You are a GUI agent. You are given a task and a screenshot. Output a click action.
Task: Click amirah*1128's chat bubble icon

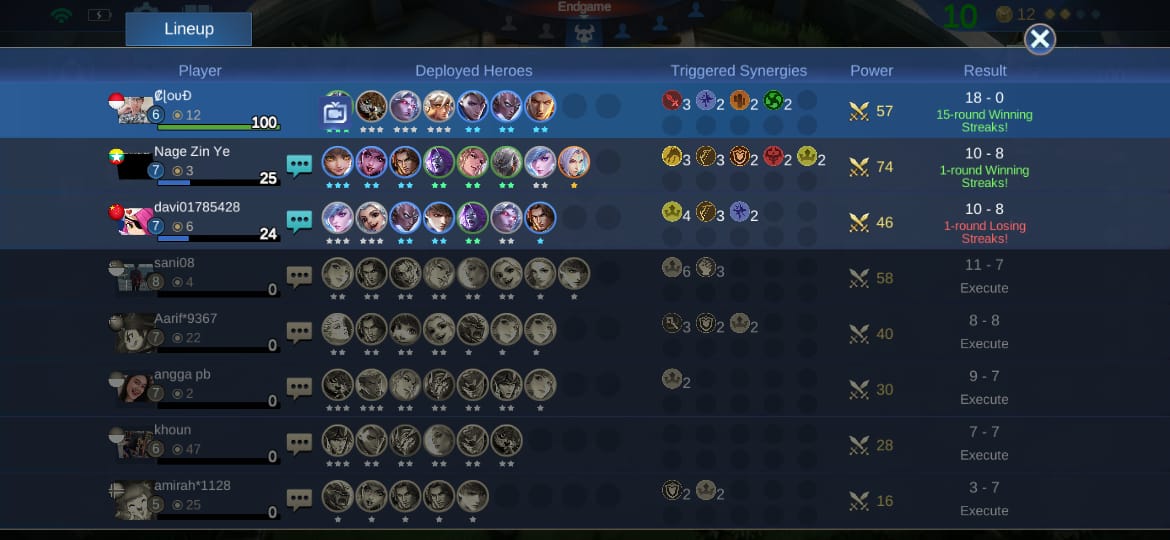[x=300, y=500]
